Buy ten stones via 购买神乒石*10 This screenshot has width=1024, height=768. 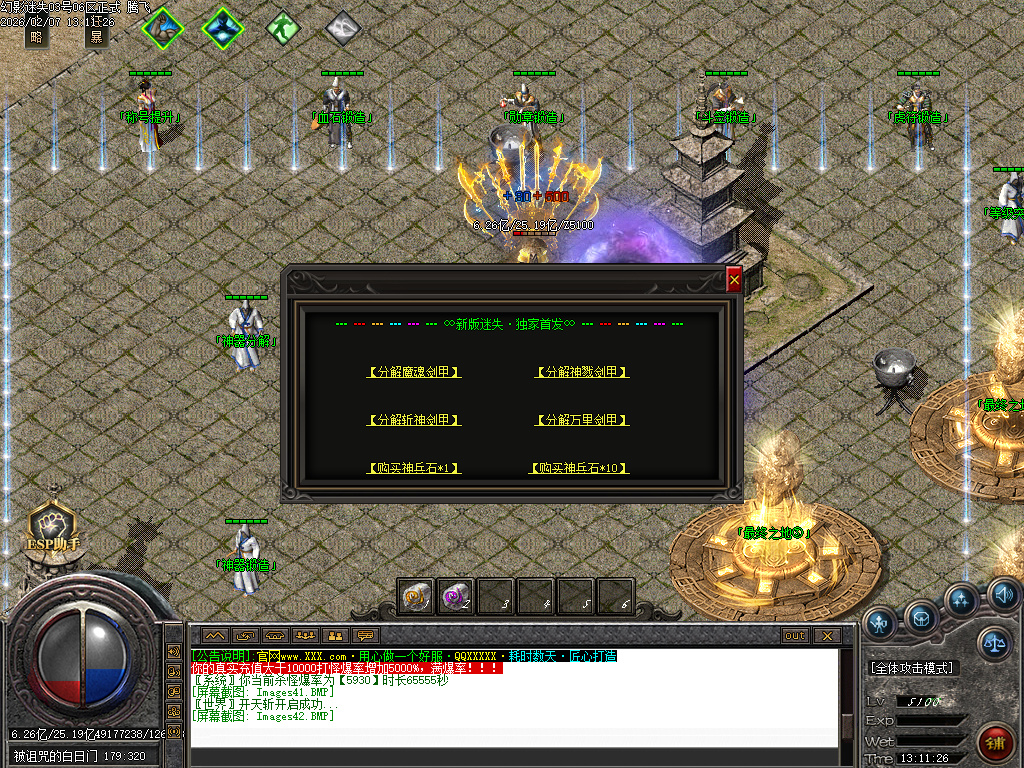tap(580, 468)
